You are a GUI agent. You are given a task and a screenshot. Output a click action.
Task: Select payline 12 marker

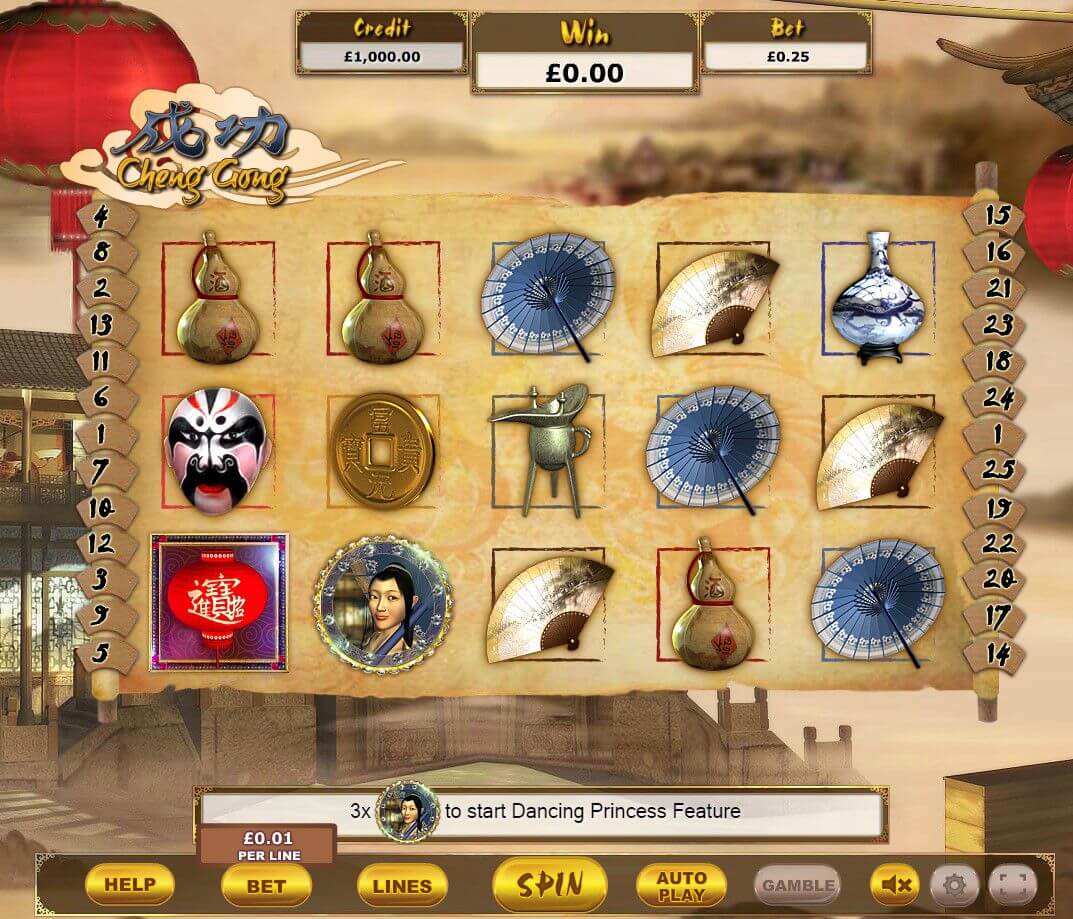(x=102, y=544)
